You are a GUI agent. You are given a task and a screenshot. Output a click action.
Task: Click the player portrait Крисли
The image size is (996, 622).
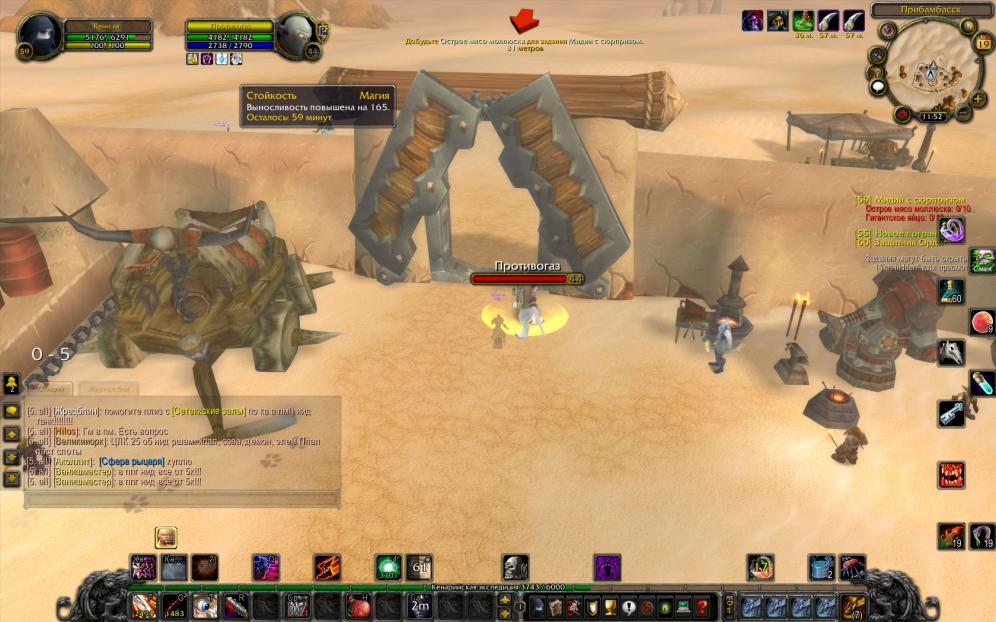click(40, 37)
